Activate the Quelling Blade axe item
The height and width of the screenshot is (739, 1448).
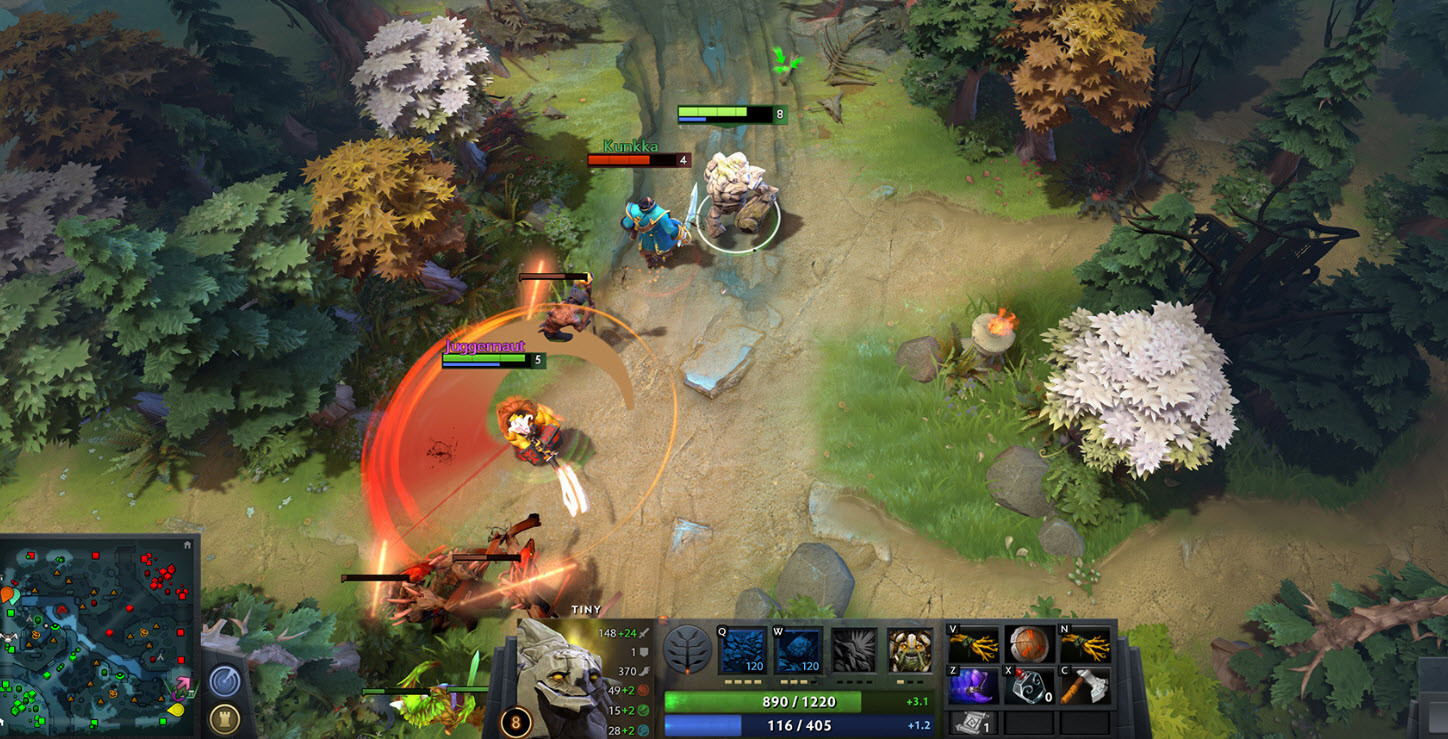(x=1085, y=686)
